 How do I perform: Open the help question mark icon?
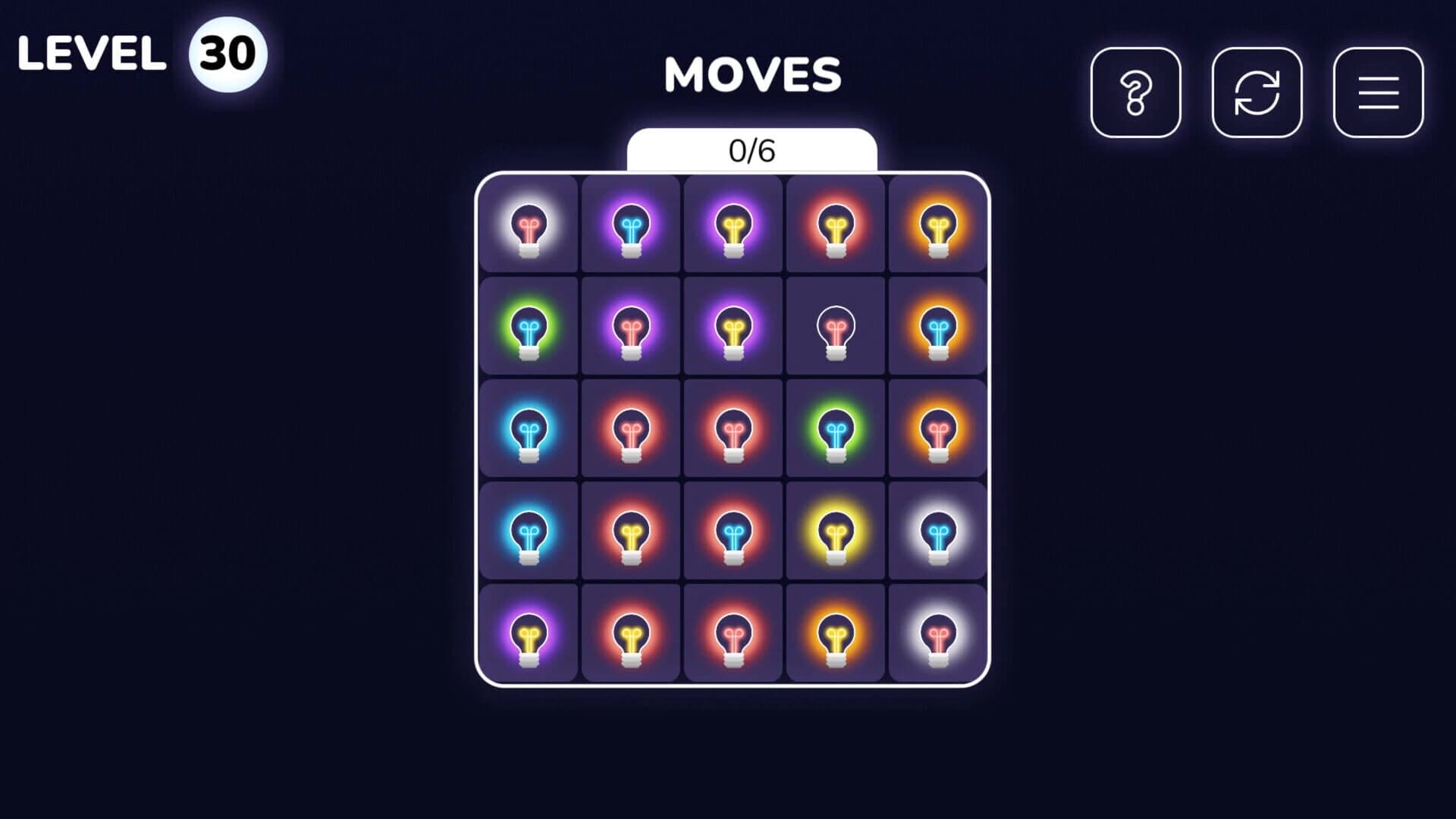(x=1136, y=93)
